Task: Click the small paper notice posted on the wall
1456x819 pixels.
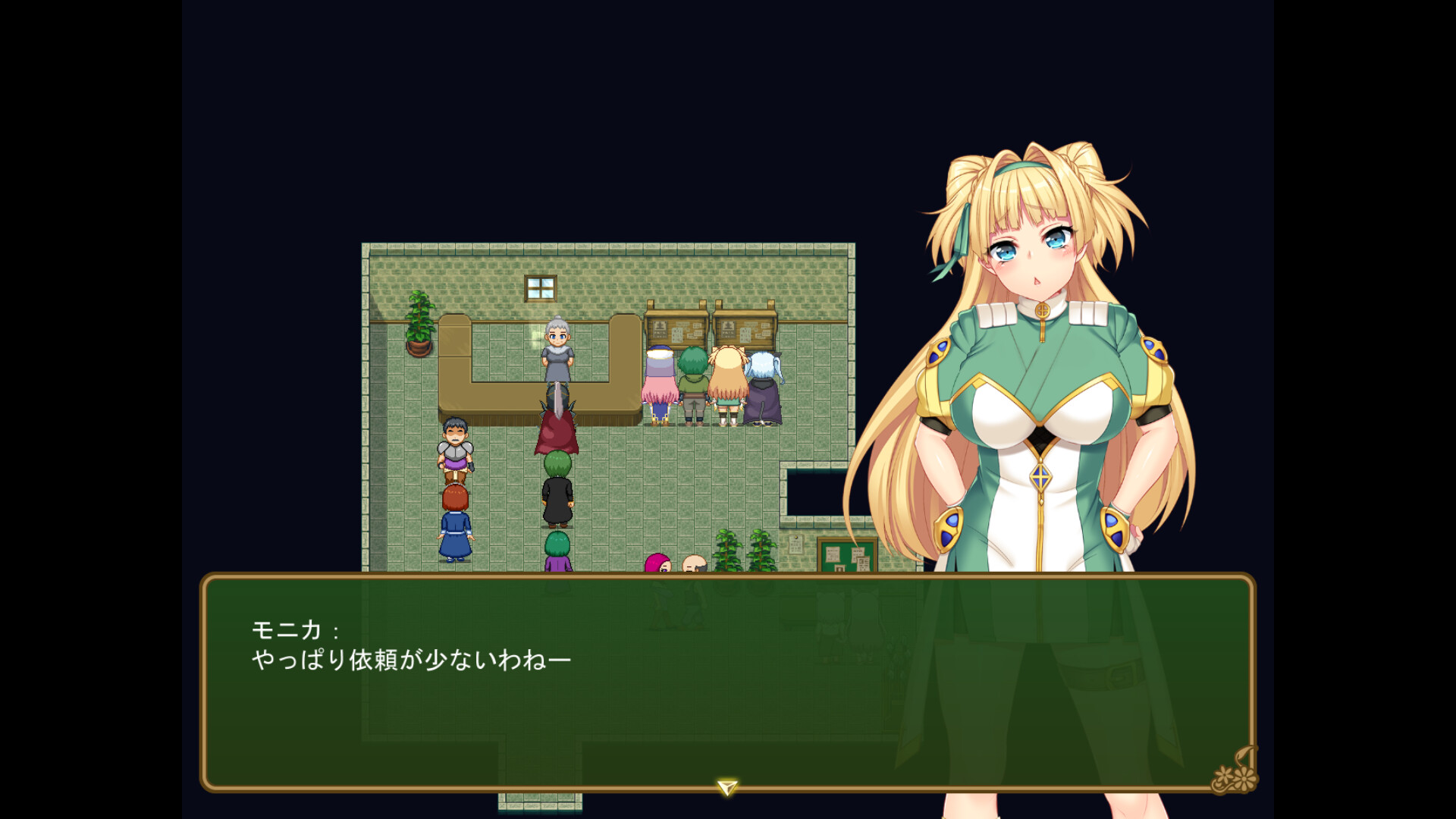Action: (796, 544)
